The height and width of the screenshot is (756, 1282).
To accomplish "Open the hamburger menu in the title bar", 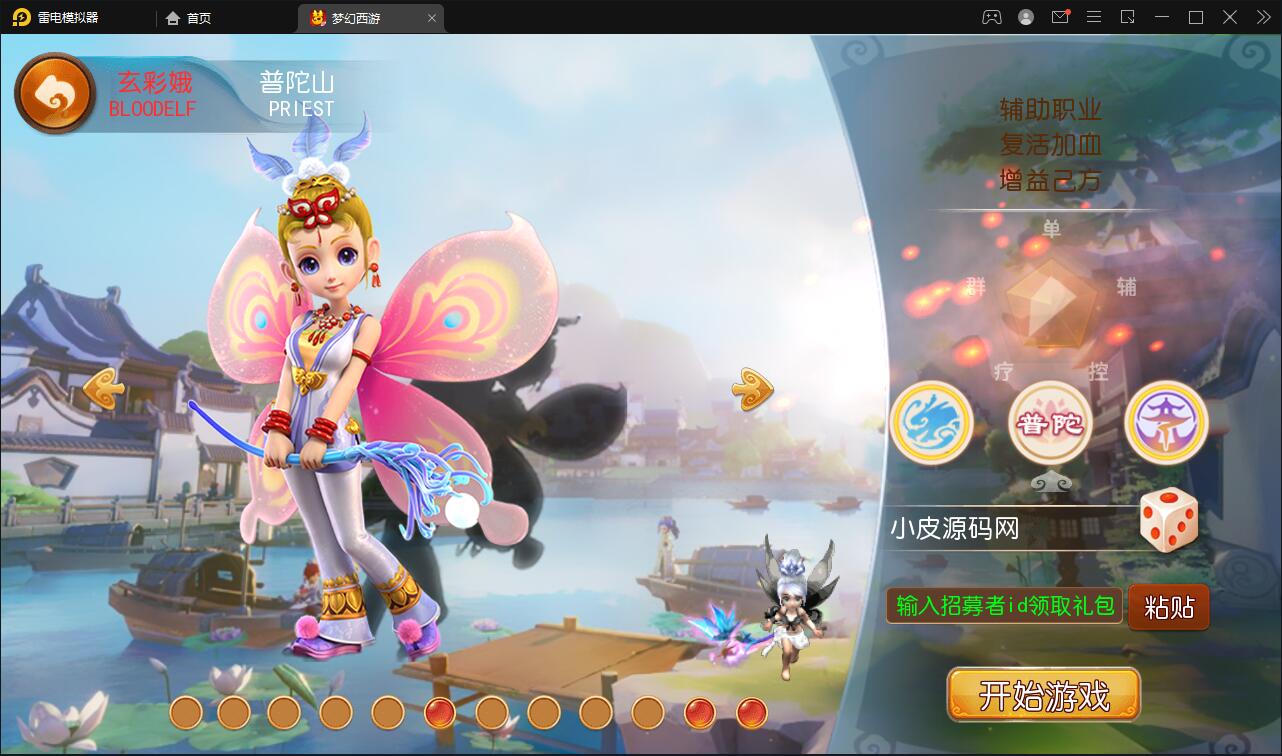I will coord(1094,17).
